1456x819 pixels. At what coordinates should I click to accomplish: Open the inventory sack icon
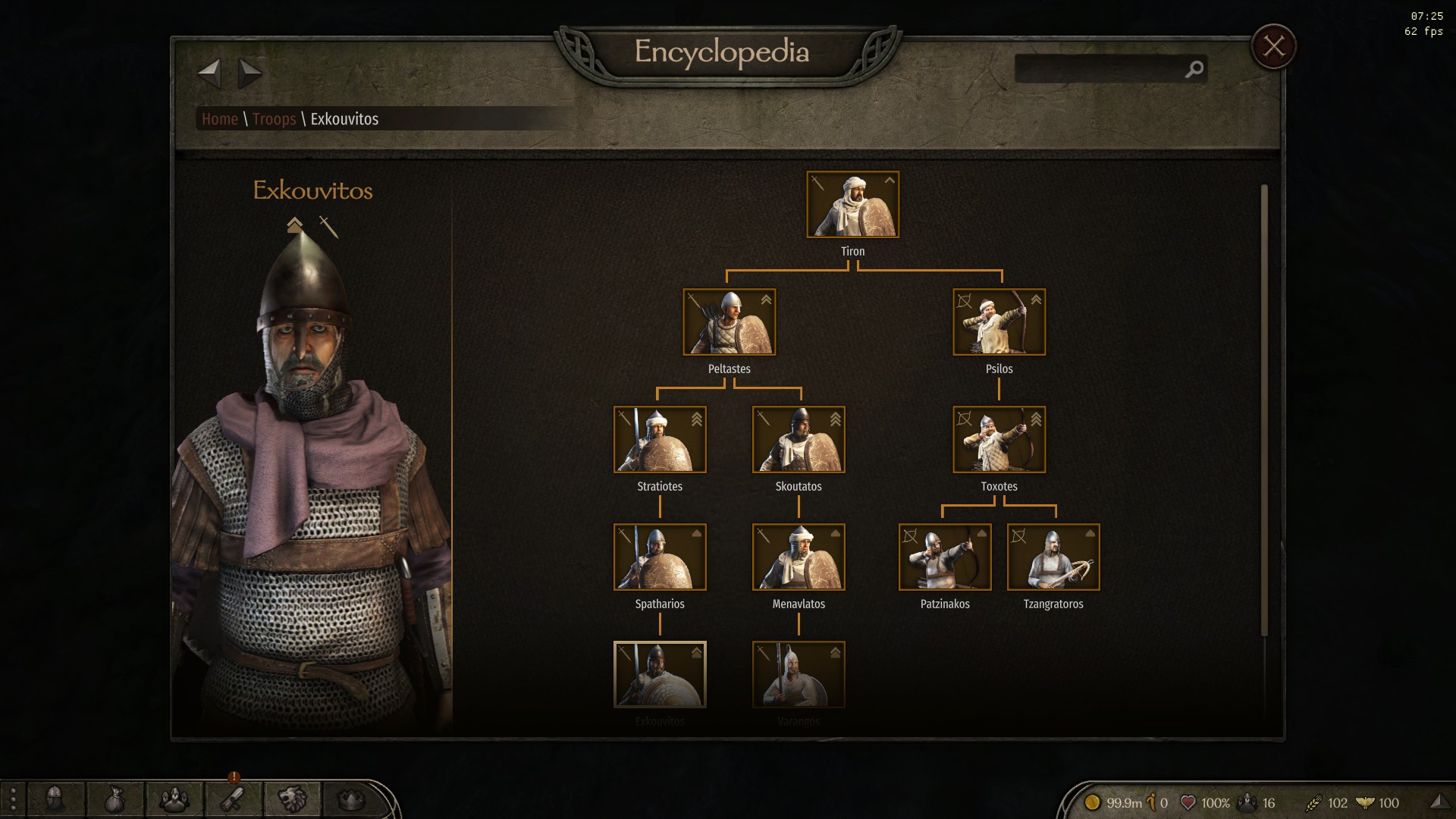tap(114, 799)
